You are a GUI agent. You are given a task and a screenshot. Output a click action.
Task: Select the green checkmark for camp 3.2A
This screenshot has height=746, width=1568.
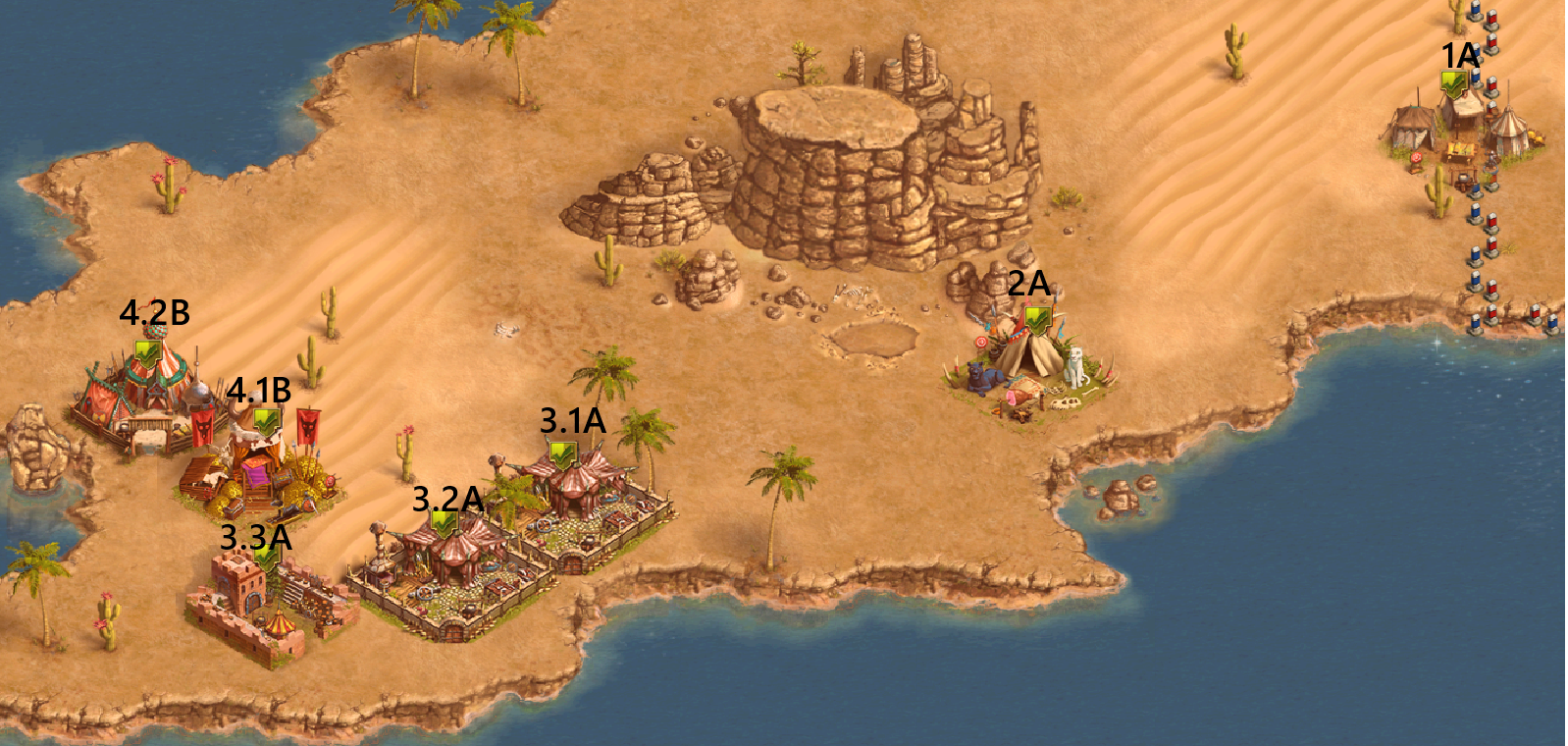(444, 523)
